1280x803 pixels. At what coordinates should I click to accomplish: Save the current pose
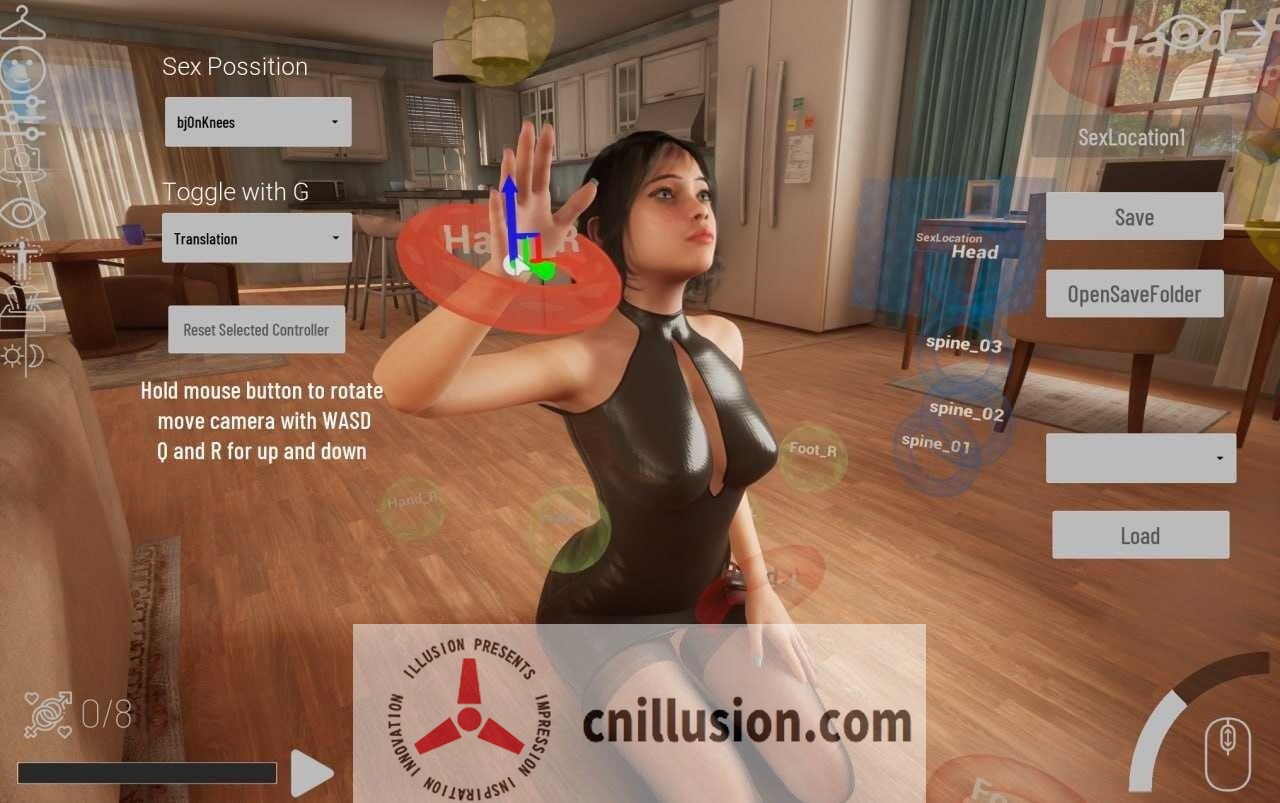[1134, 217]
